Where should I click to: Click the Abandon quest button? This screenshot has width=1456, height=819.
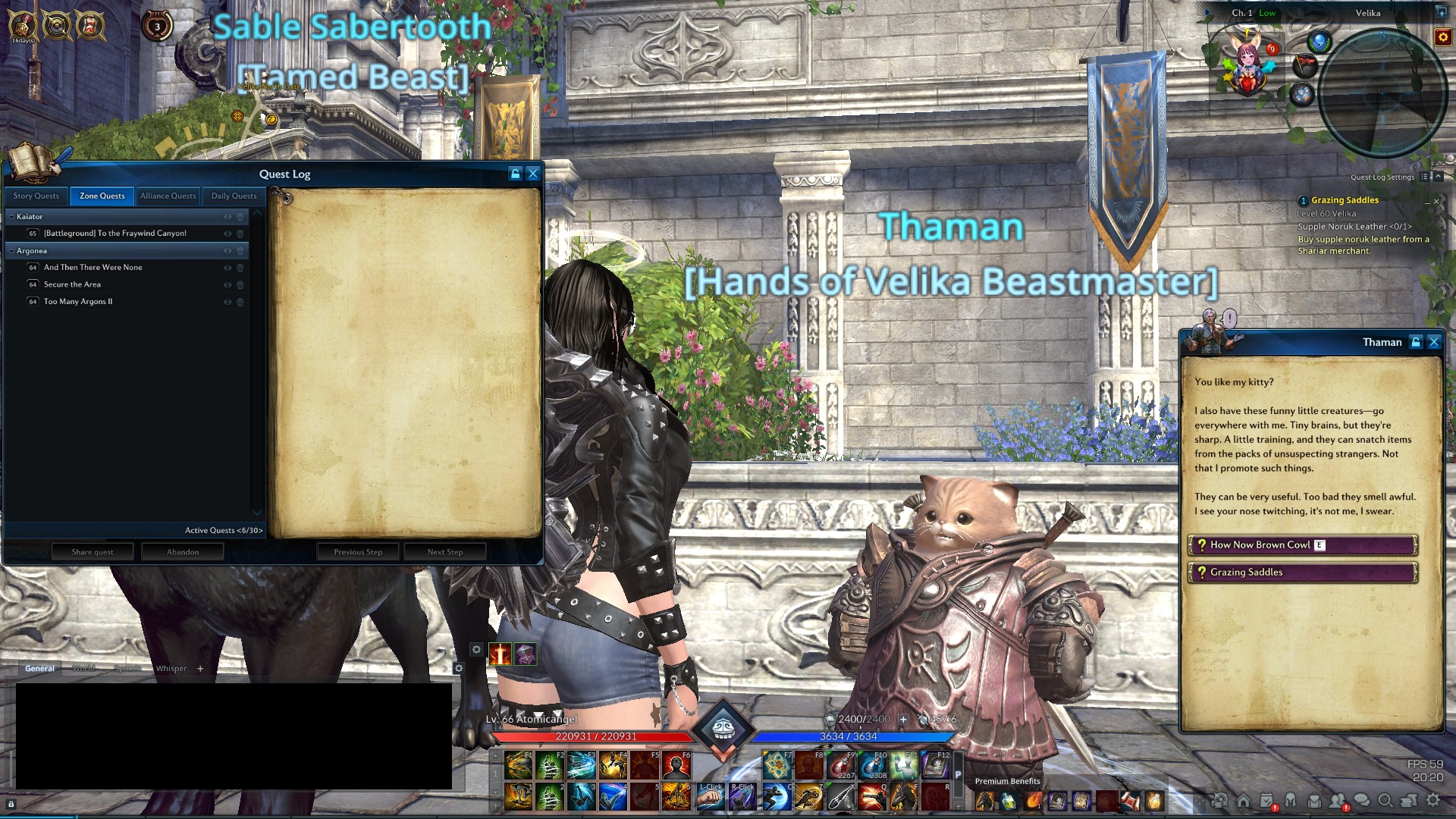(183, 552)
